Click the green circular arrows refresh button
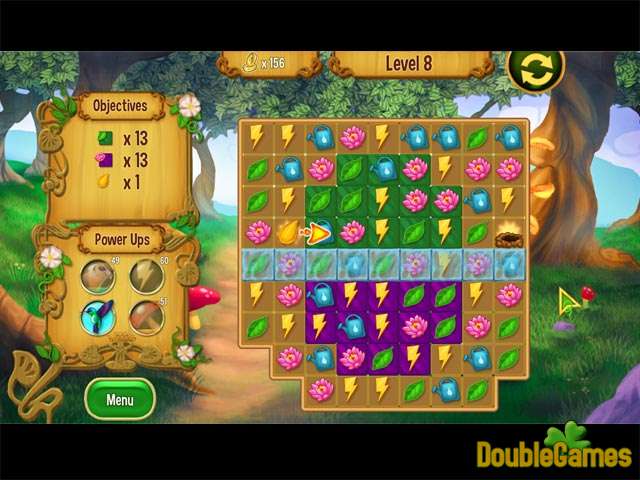Viewport: 640px width, 480px height. click(534, 68)
